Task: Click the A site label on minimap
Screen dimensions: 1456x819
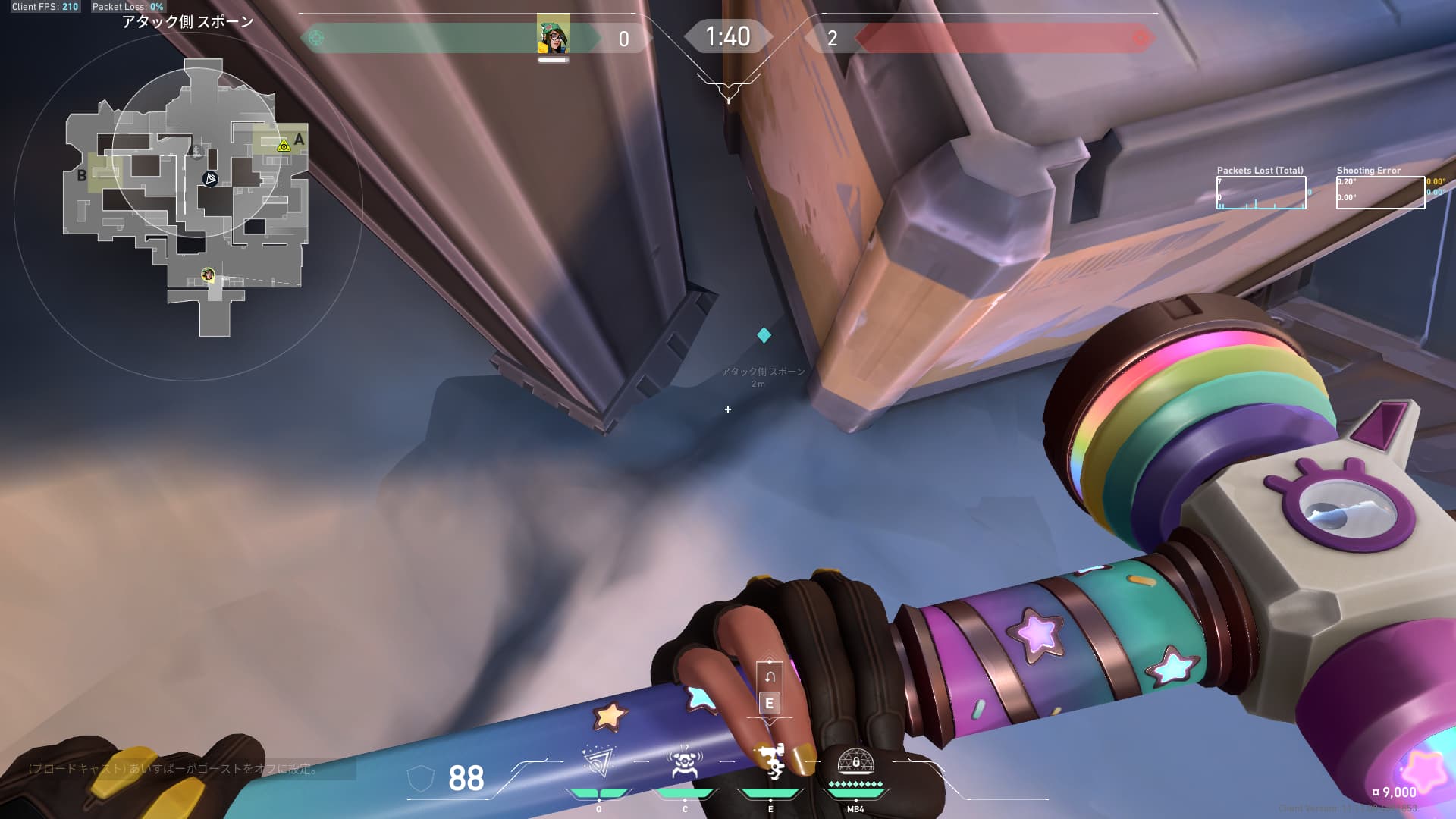Action: [300, 139]
